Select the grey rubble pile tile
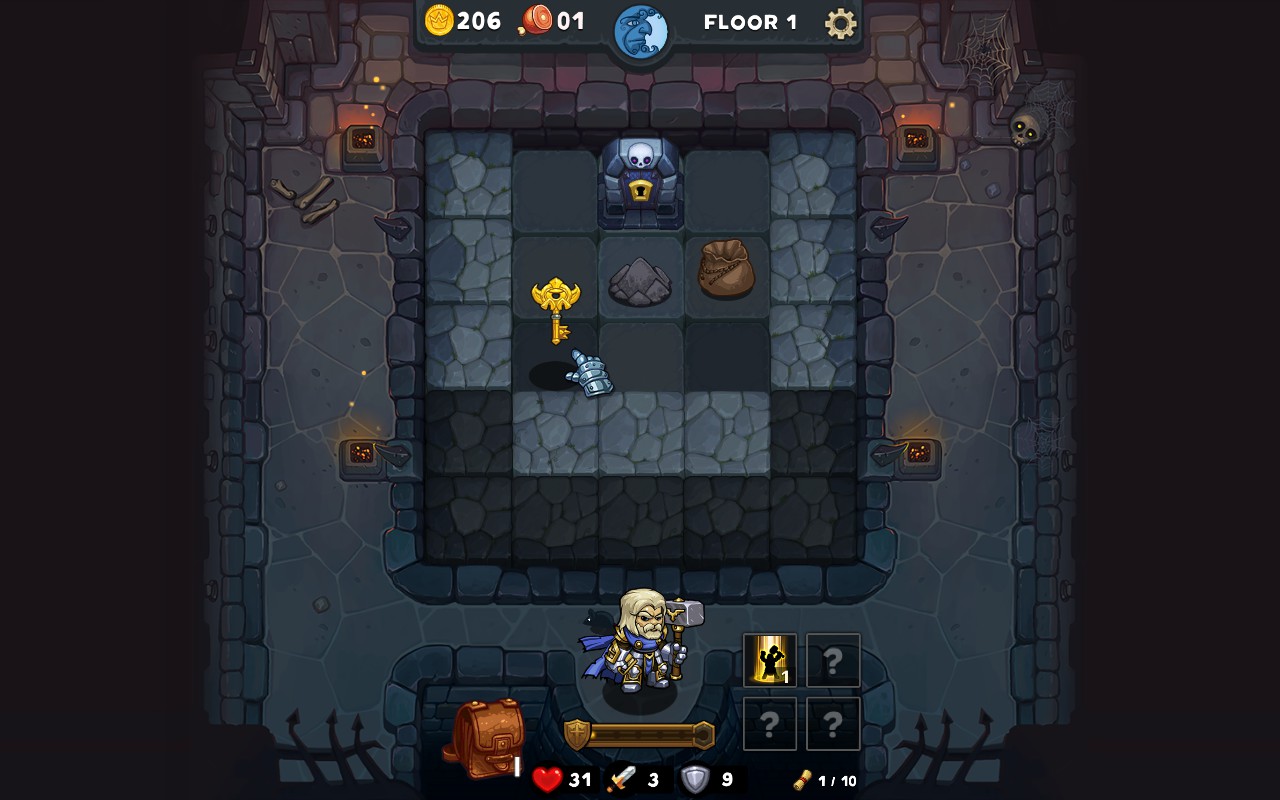The height and width of the screenshot is (800, 1280). 640,281
